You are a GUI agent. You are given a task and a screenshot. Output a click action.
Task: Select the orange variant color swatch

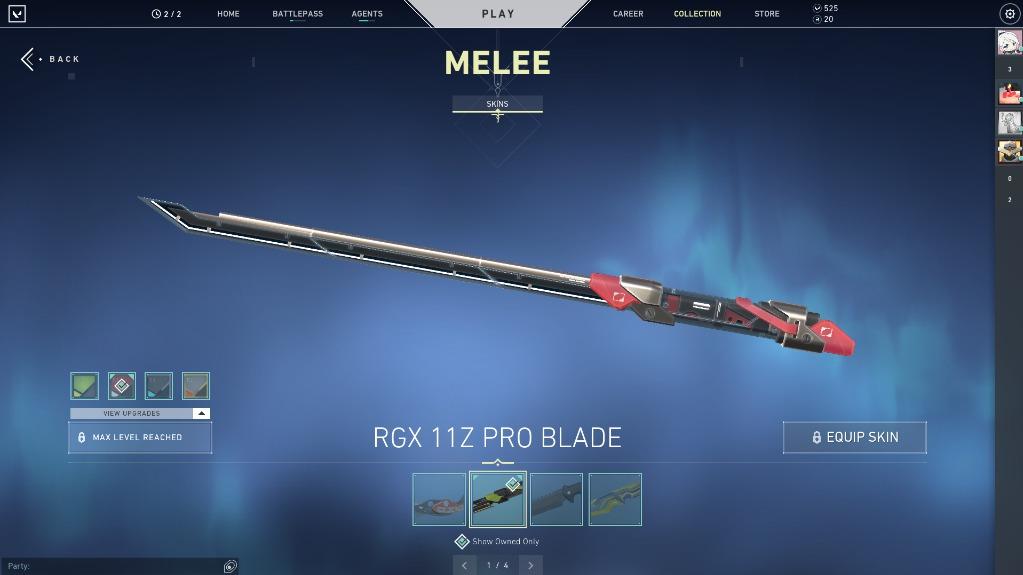tap(196, 386)
